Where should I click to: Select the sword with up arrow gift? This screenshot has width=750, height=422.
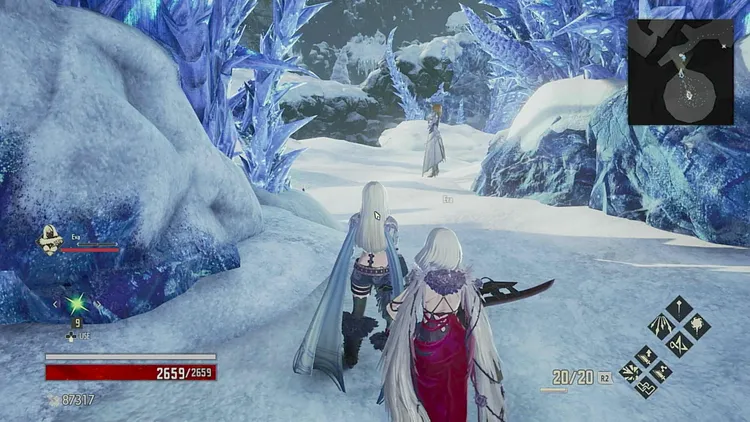pyautogui.click(x=646, y=355)
